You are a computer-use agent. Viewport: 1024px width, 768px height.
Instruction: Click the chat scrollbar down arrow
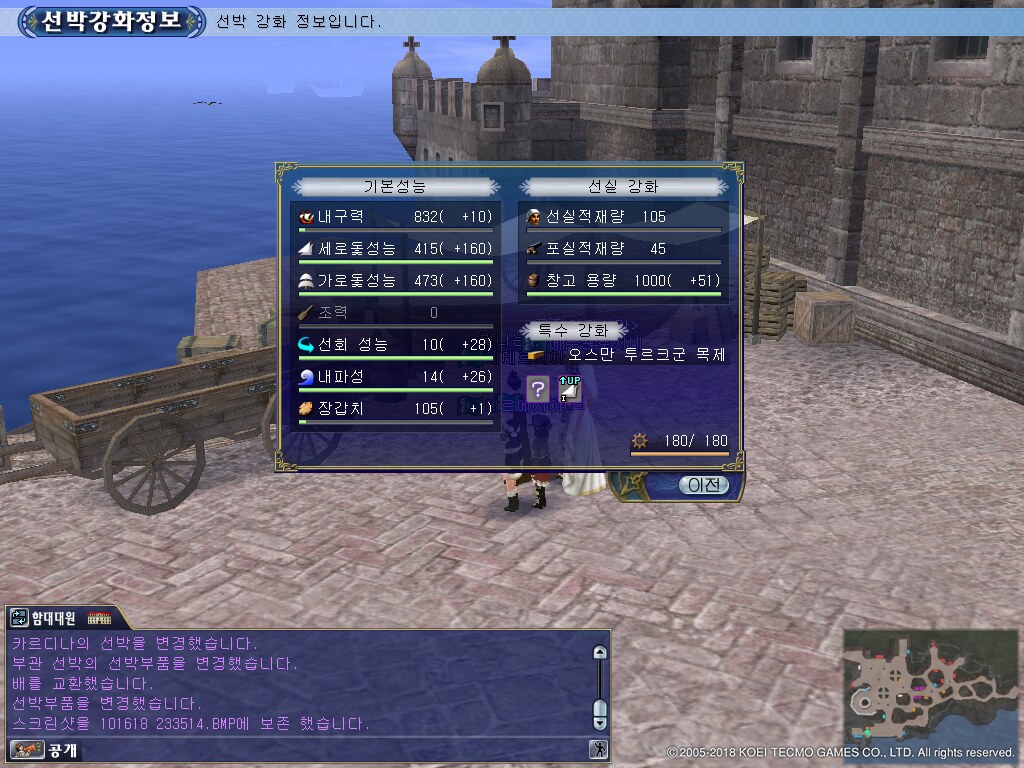tap(600, 721)
